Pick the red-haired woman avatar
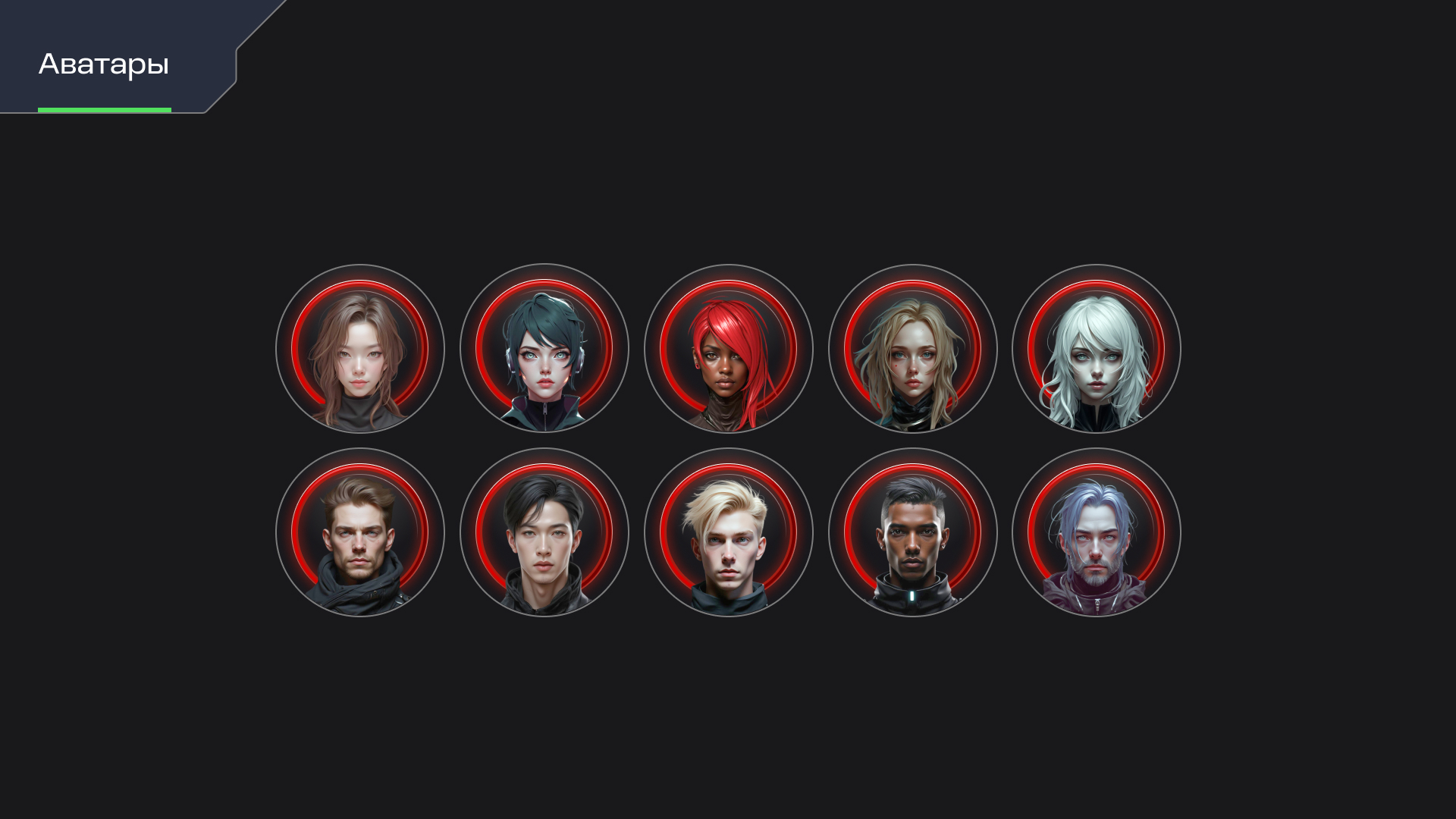Screen dimensions: 1456x819 (729, 349)
